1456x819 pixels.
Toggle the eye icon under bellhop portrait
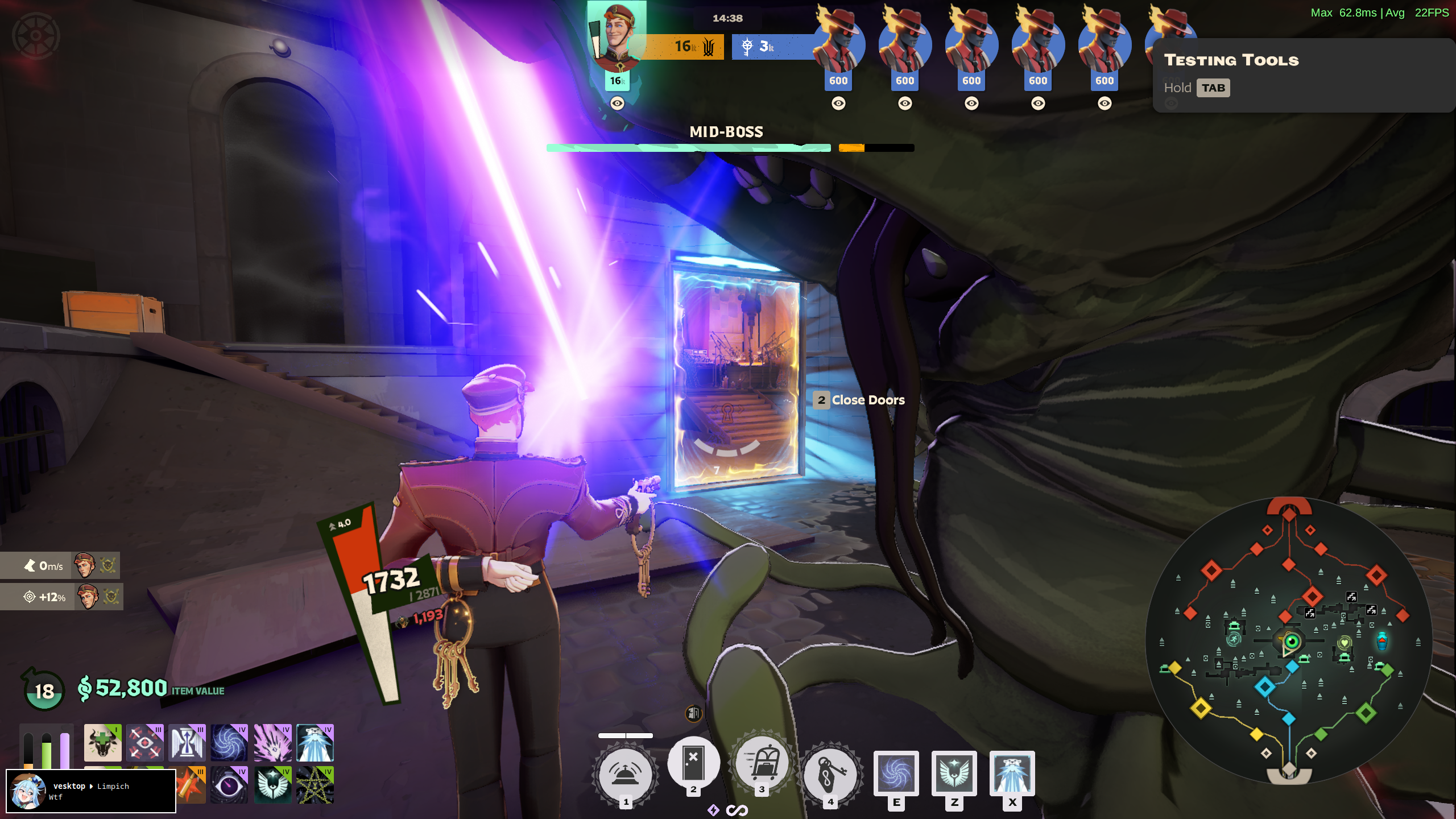pos(617,103)
